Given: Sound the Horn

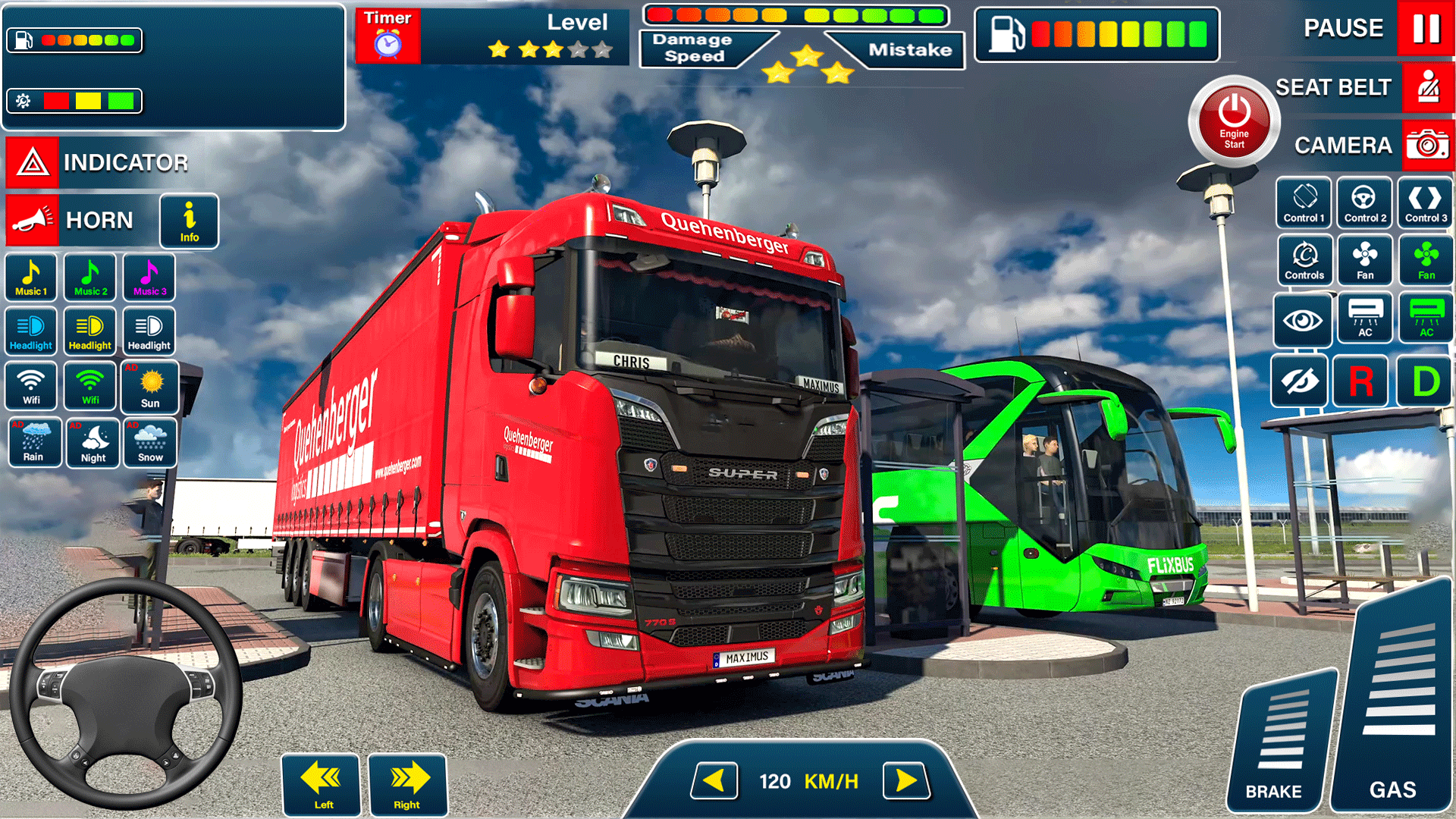Looking at the screenshot, I should coord(68,221).
